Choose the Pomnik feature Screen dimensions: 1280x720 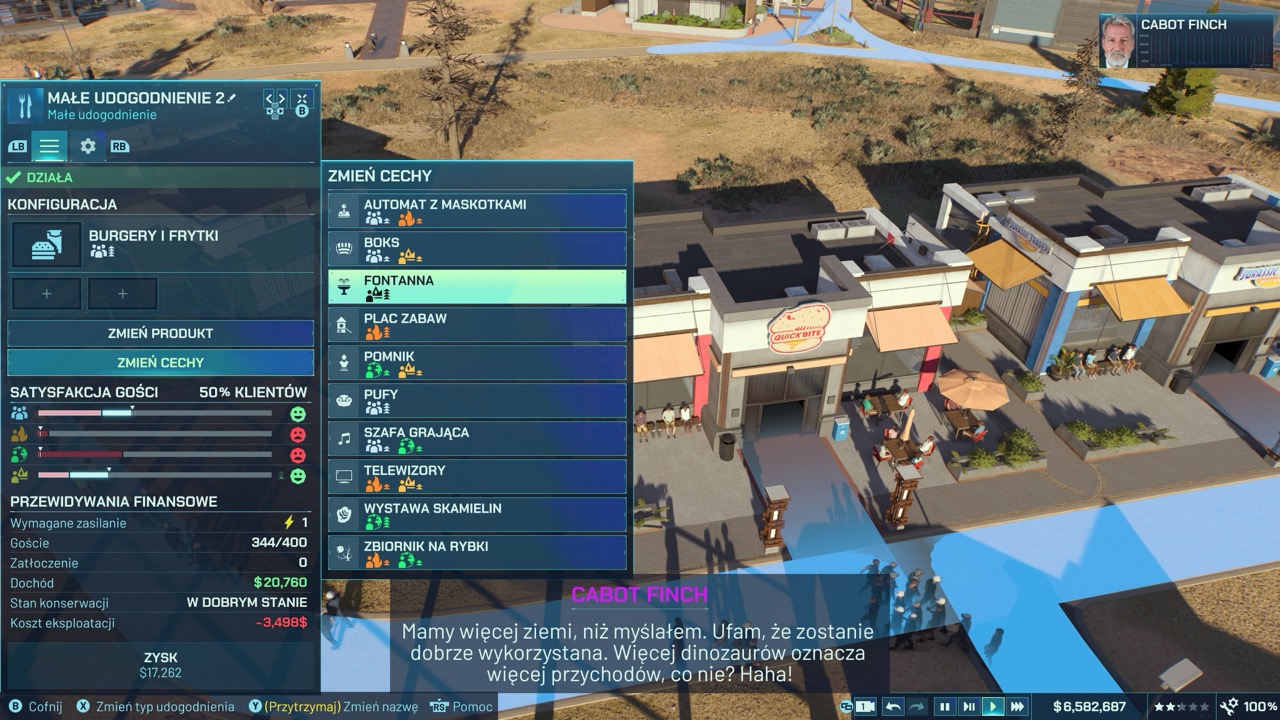tap(477, 362)
